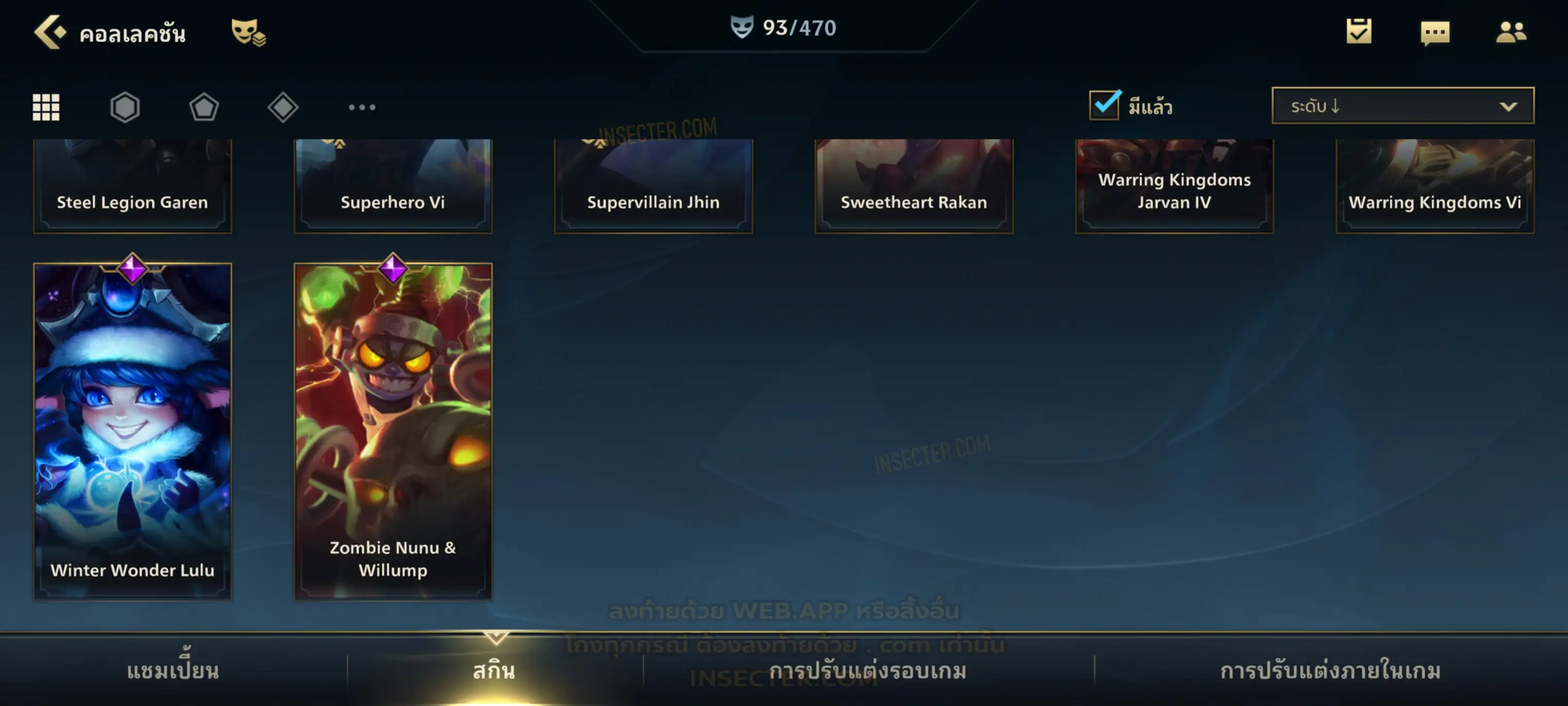Open the missions checklist icon
1568x706 pixels.
[x=1359, y=32]
